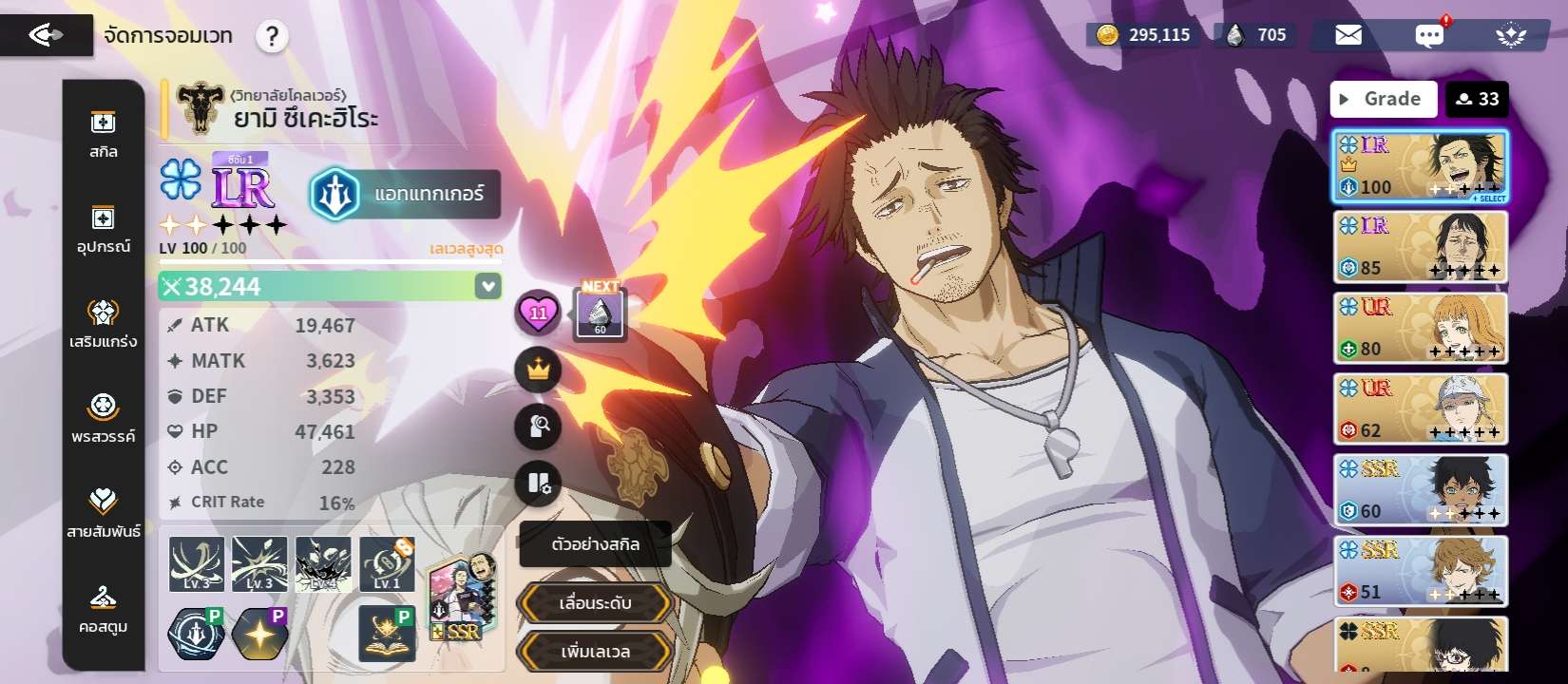The height and width of the screenshot is (684, 1568).
Task: Open the chat bubble icon
Action: pyautogui.click(x=1428, y=36)
